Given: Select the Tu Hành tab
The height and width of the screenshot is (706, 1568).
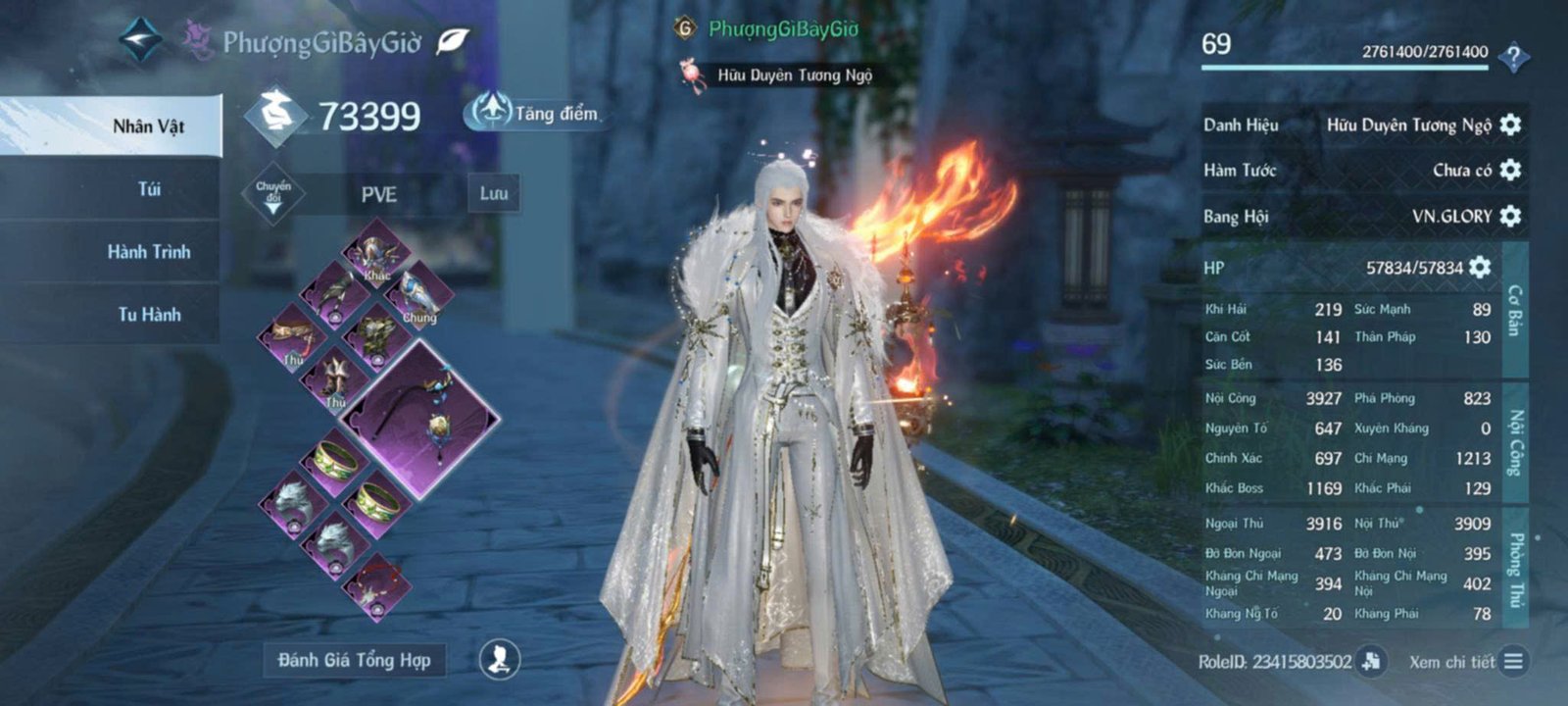Looking at the screenshot, I should pyautogui.click(x=149, y=314).
